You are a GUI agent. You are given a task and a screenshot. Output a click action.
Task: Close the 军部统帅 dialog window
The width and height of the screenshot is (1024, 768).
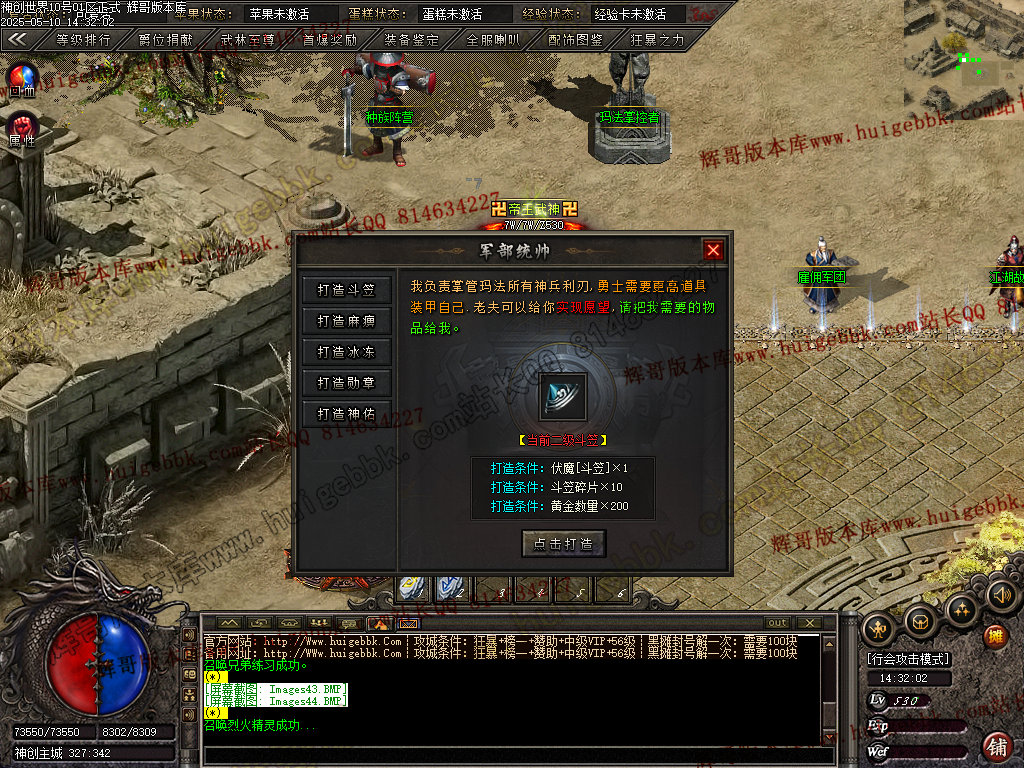tap(713, 250)
